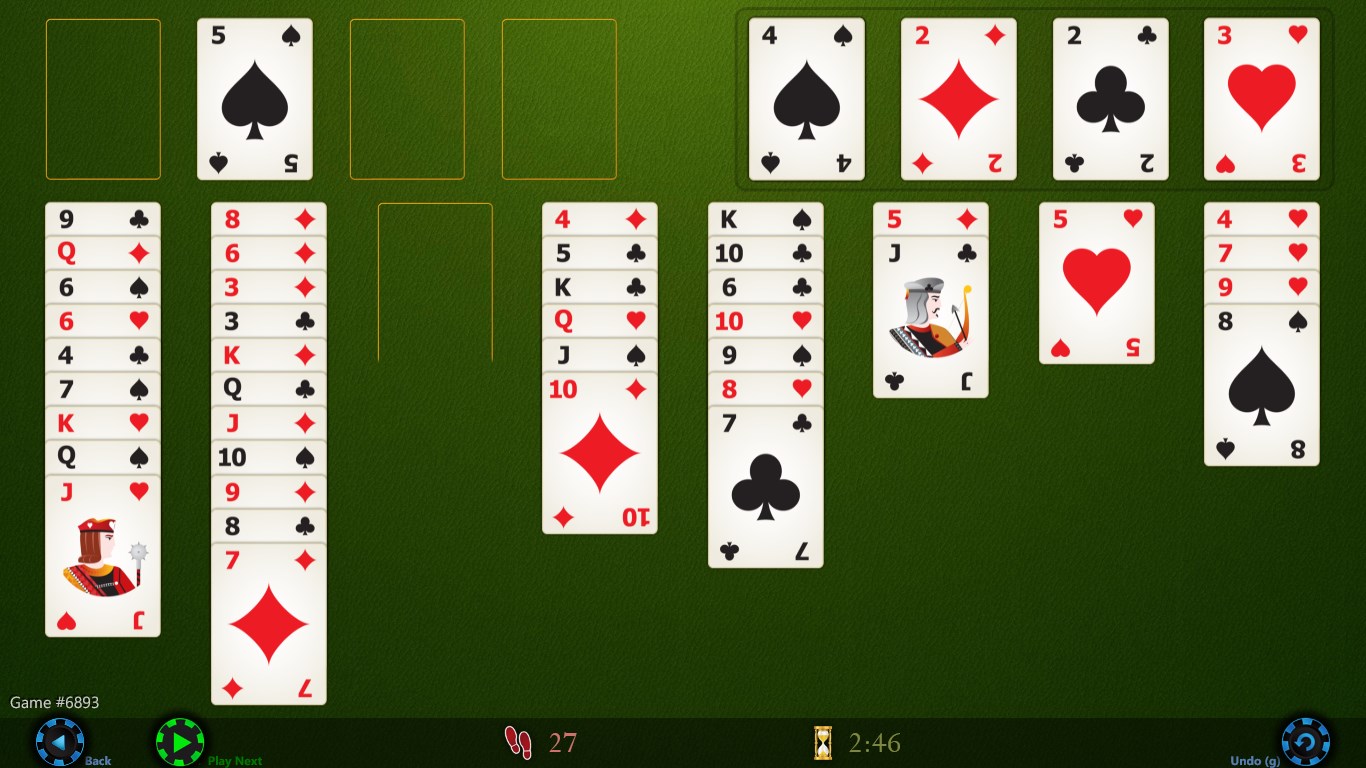Image resolution: width=1366 pixels, height=768 pixels.
Task: Select the 10 of diamonds card
Action: (x=599, y=450)
